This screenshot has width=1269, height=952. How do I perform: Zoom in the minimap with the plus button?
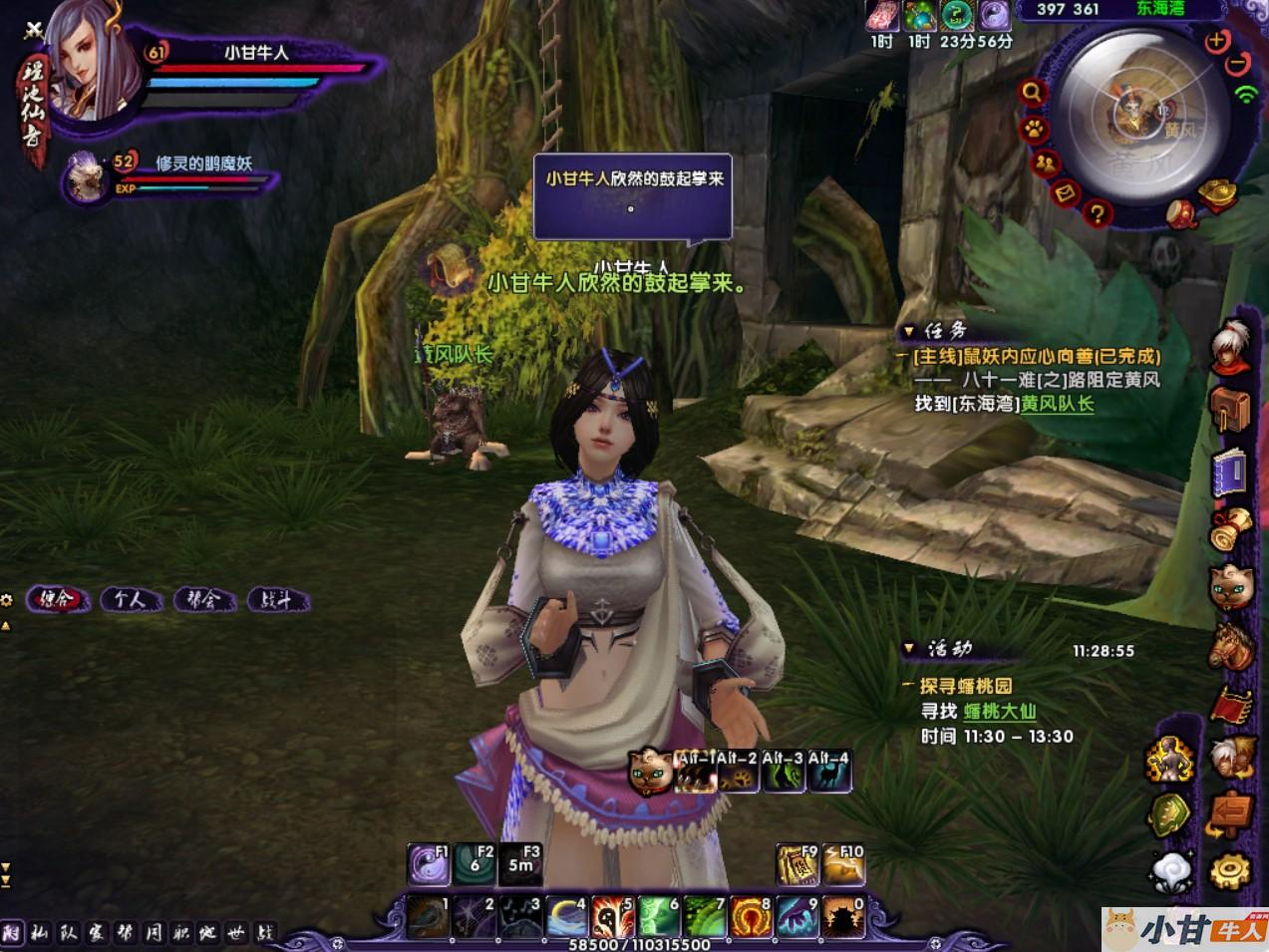pyautogui.click(x=1215, y=41)
